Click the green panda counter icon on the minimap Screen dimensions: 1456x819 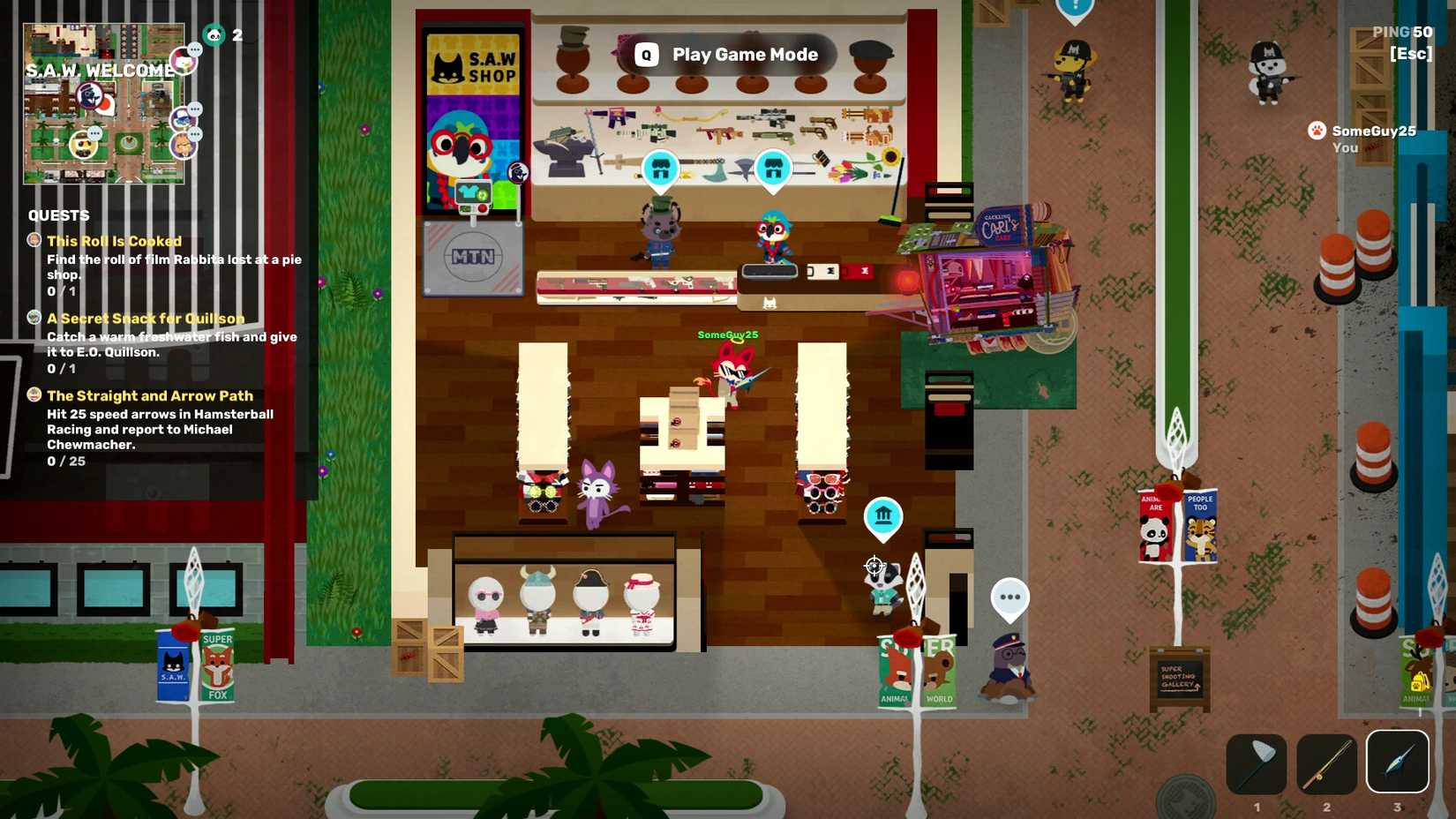pyautogui.click(x=214, y=34)
